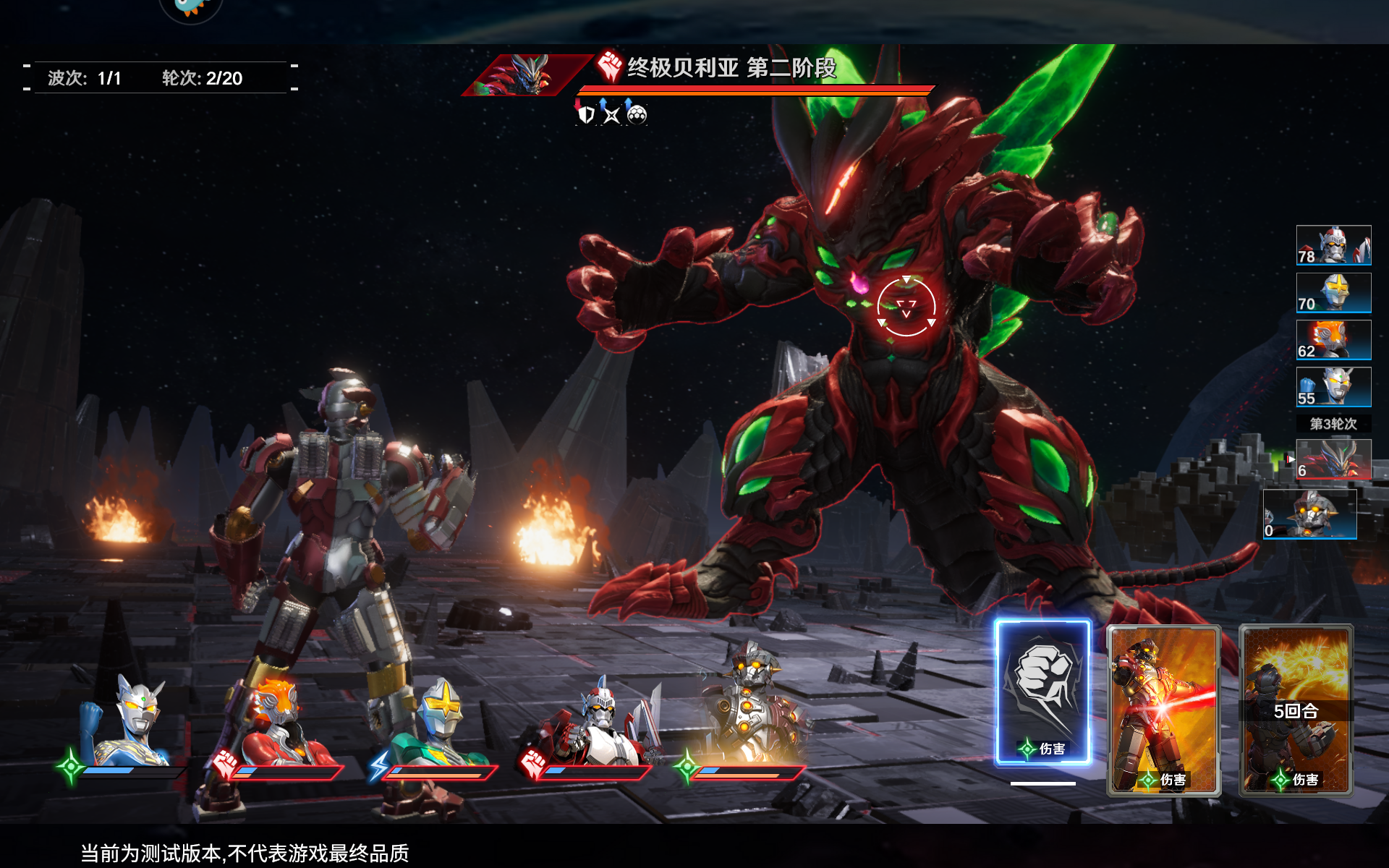1389x868 pixels.
Task: Select the gold-star-faced green hero portrait
Action: (x=439, y=723)
